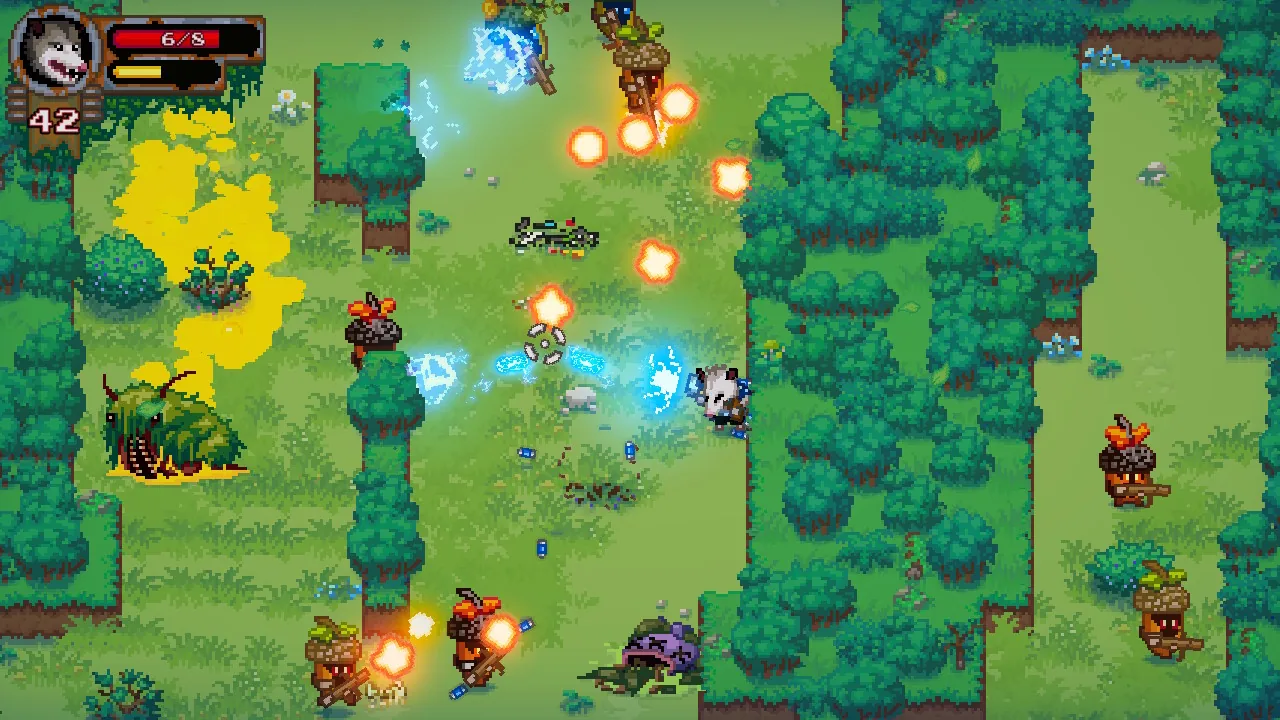Screen dimensions: 1280x720
Task: Pick up a blue ammo drop
Action: 630,450
